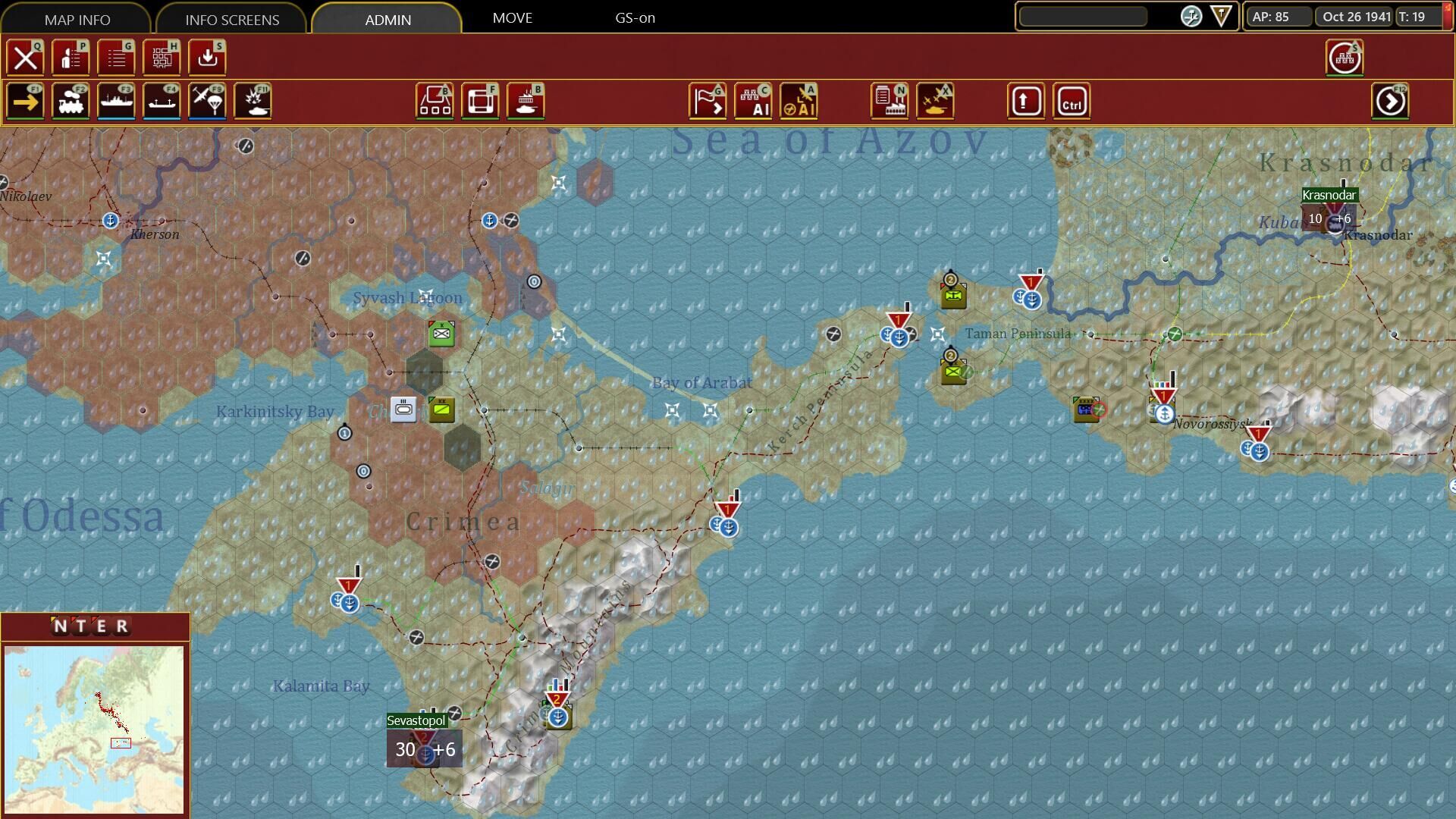Image resolution: width=1456 pixels, height=819 pixels.
Task: Activate the plane and parachute airborne icon
Action: pyautogui.click(x=207, y=101)
